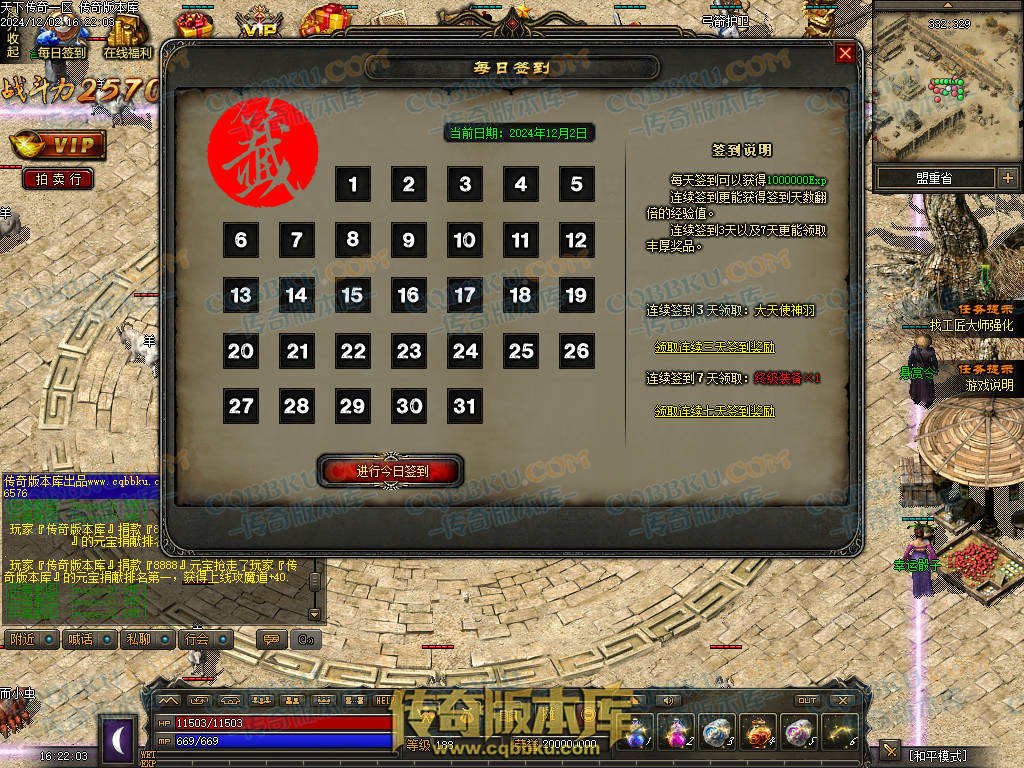
Task: Toggle the 和平模式 attack mode
Action: 937,755
